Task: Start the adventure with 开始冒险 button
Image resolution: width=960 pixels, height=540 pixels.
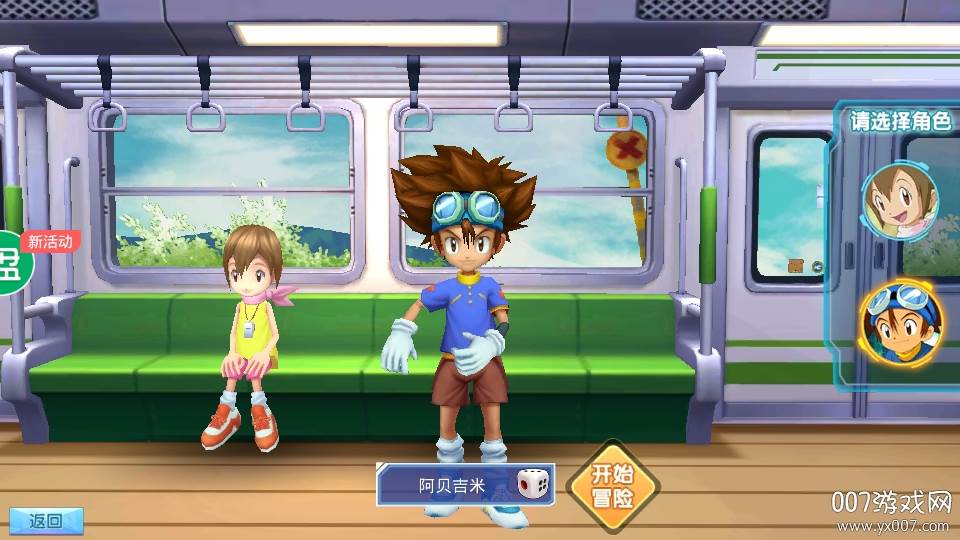Action: (612, 486)
